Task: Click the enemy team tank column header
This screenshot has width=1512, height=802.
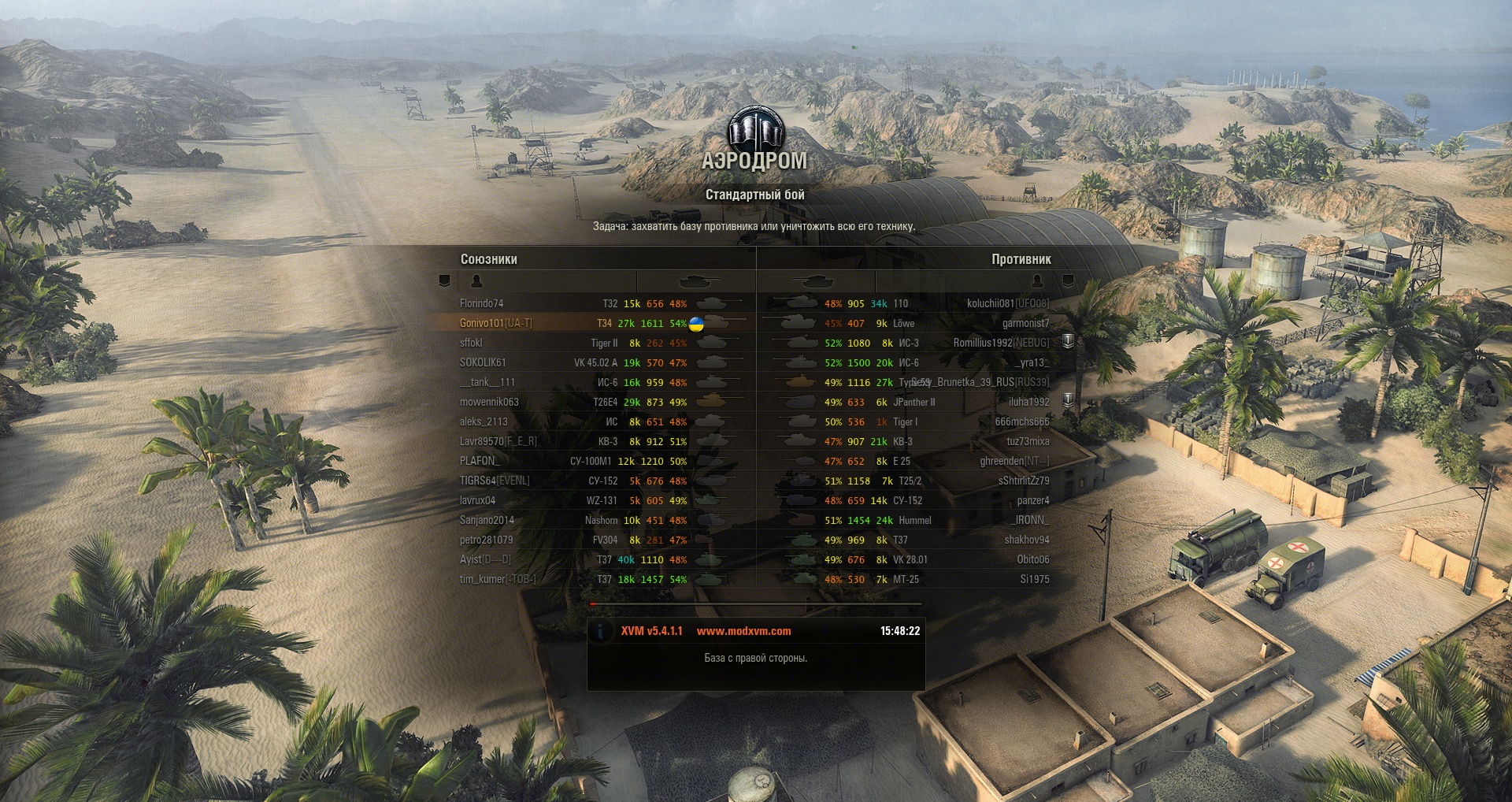Action: pyautogui.click(x=814, y=281)
